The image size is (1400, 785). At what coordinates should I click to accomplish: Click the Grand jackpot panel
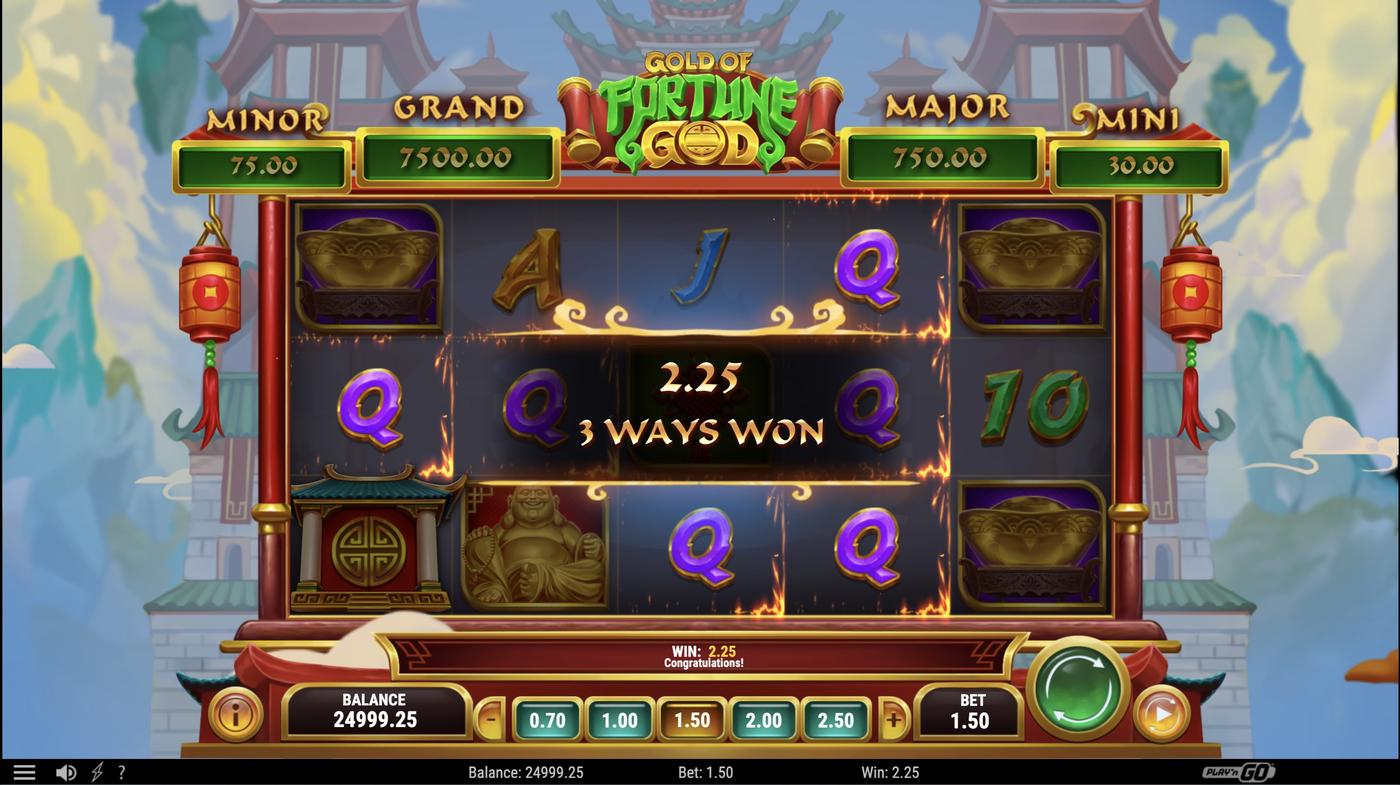coord(458,158)
